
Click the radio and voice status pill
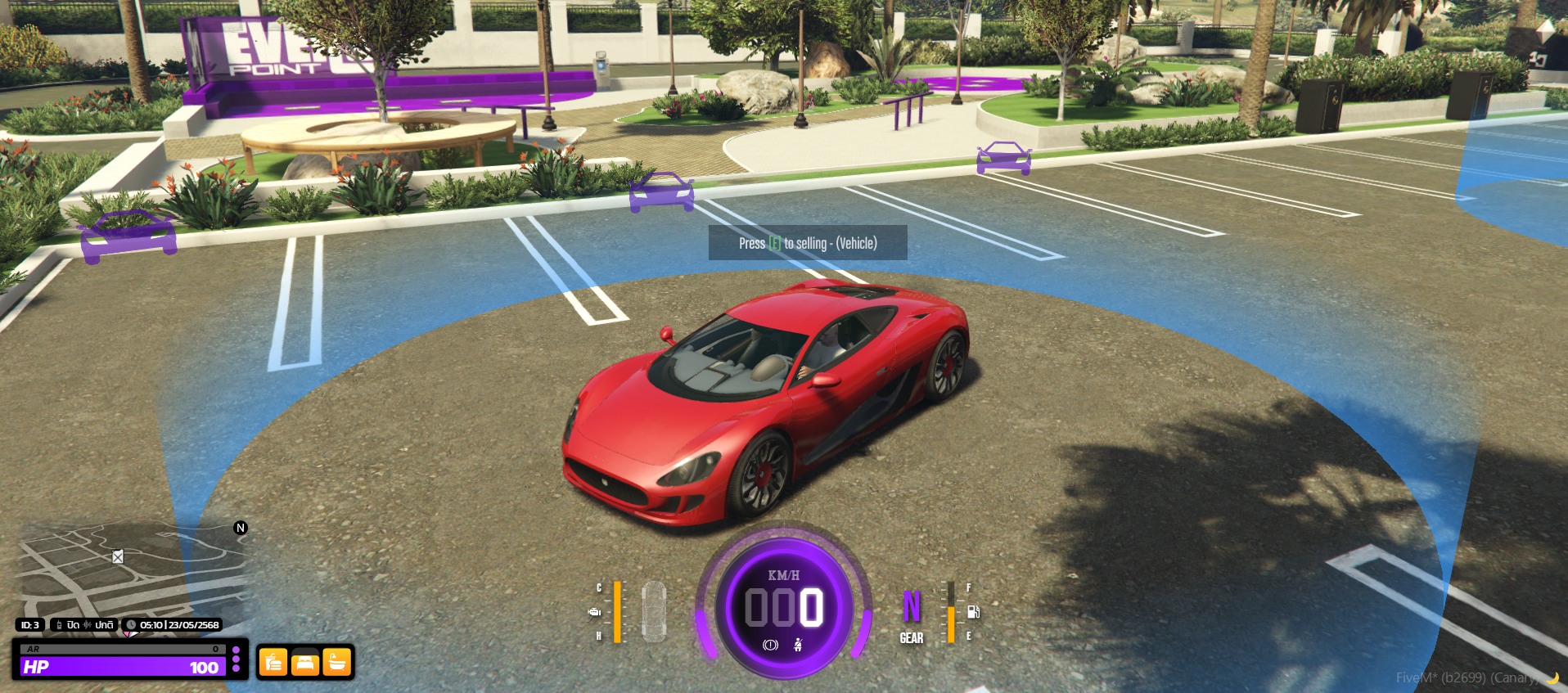85,625
